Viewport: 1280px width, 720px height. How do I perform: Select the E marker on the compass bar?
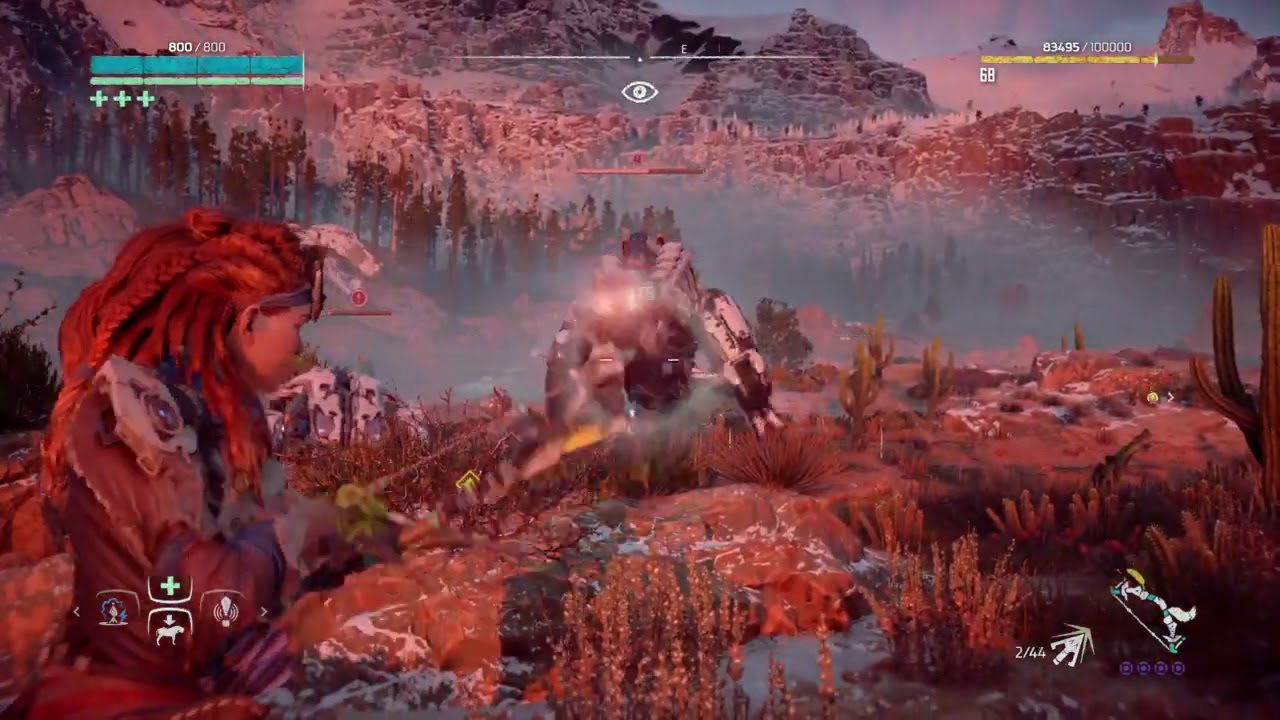pyautogui.click(x=685, y=48)
